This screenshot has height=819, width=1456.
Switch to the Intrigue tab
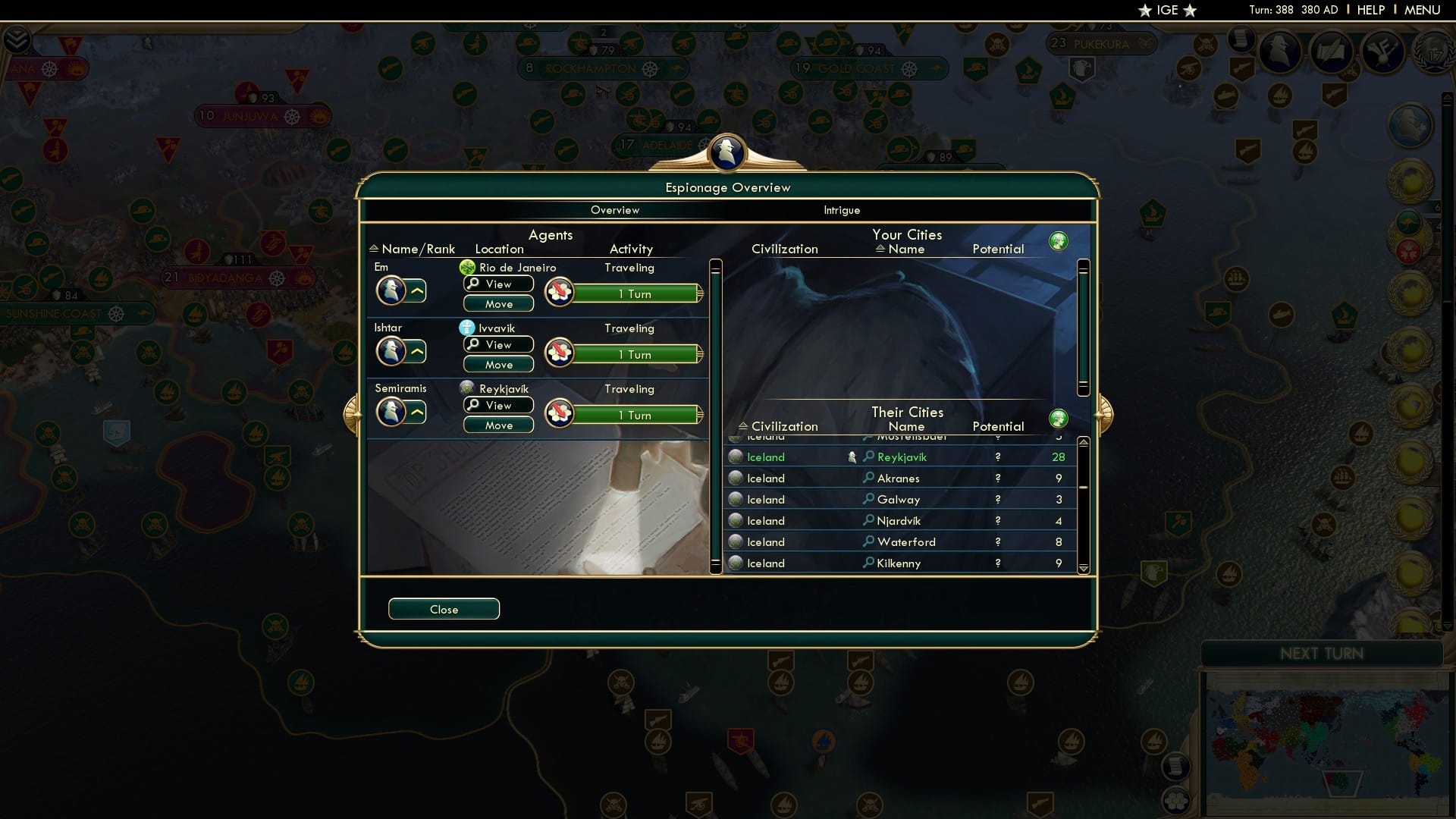pos(842,210)
